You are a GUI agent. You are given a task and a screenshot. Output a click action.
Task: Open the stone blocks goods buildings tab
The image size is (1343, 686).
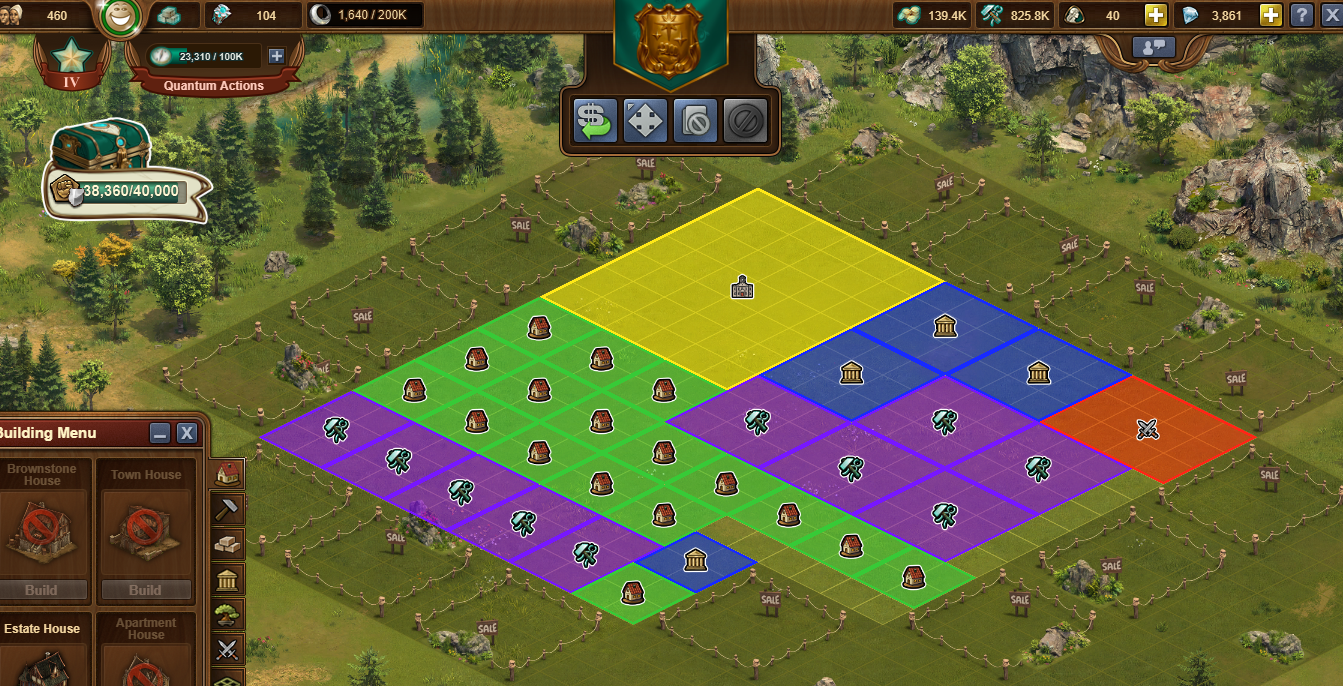229,543
